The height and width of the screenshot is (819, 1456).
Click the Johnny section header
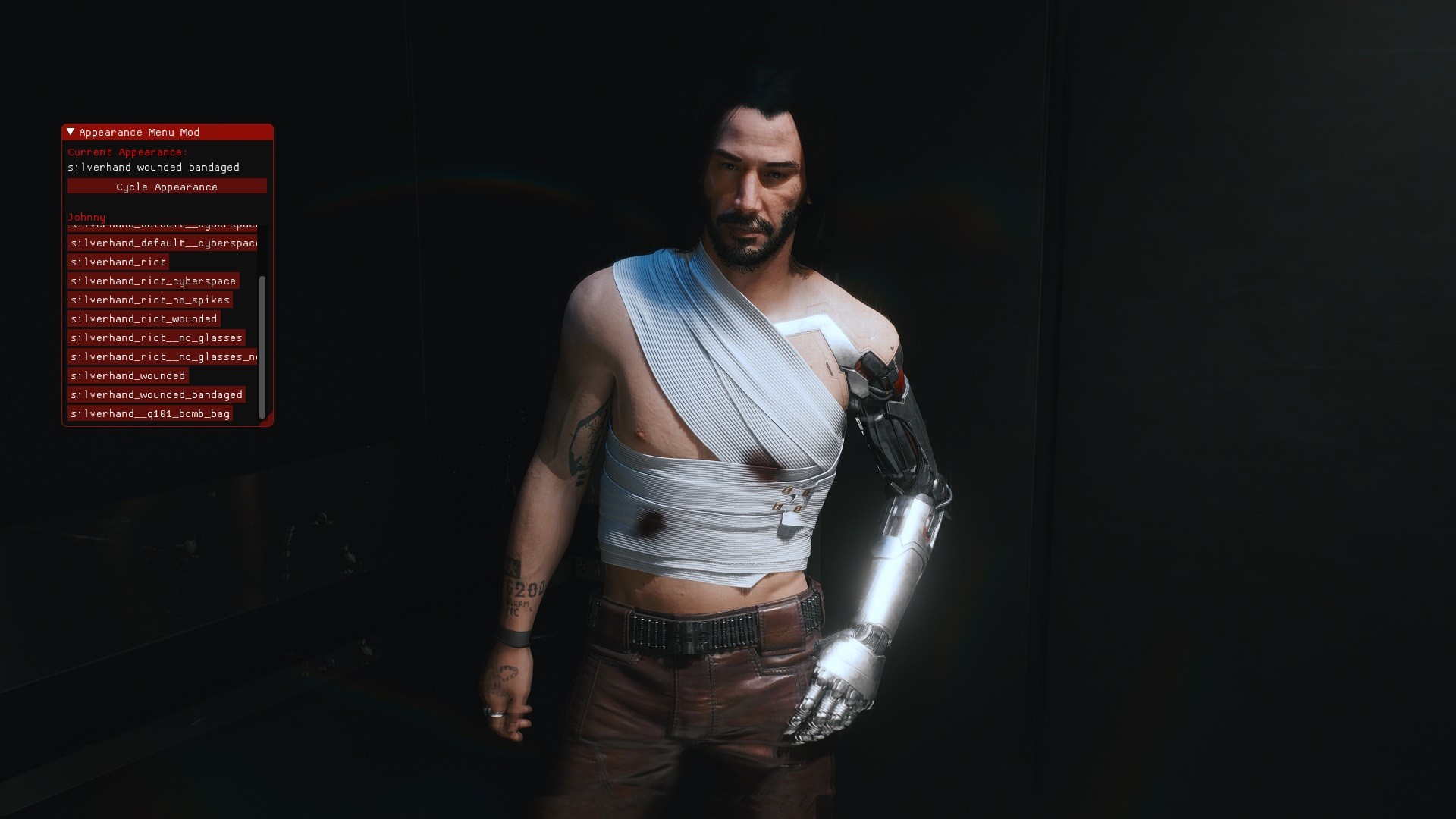[87, 217]
